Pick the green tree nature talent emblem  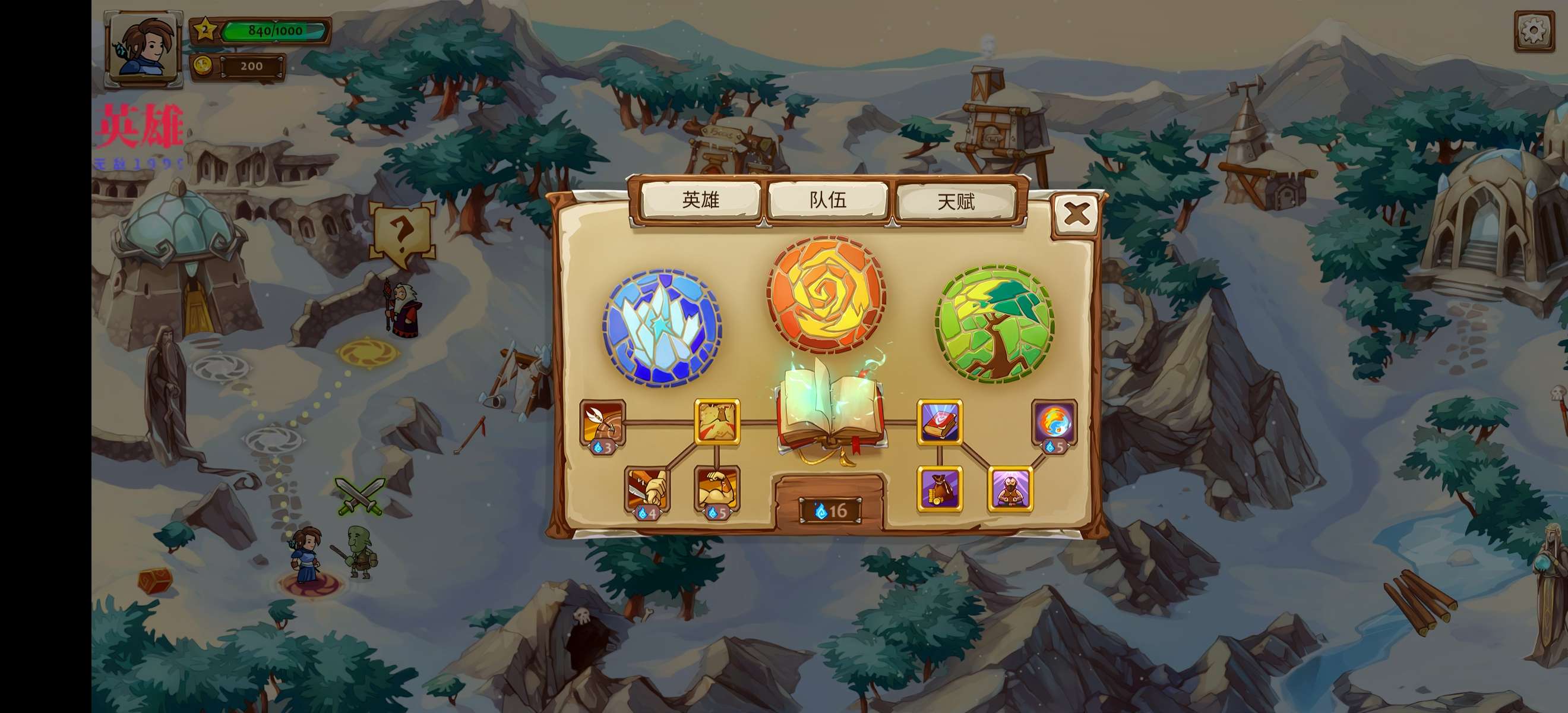(x=995, y=323)
